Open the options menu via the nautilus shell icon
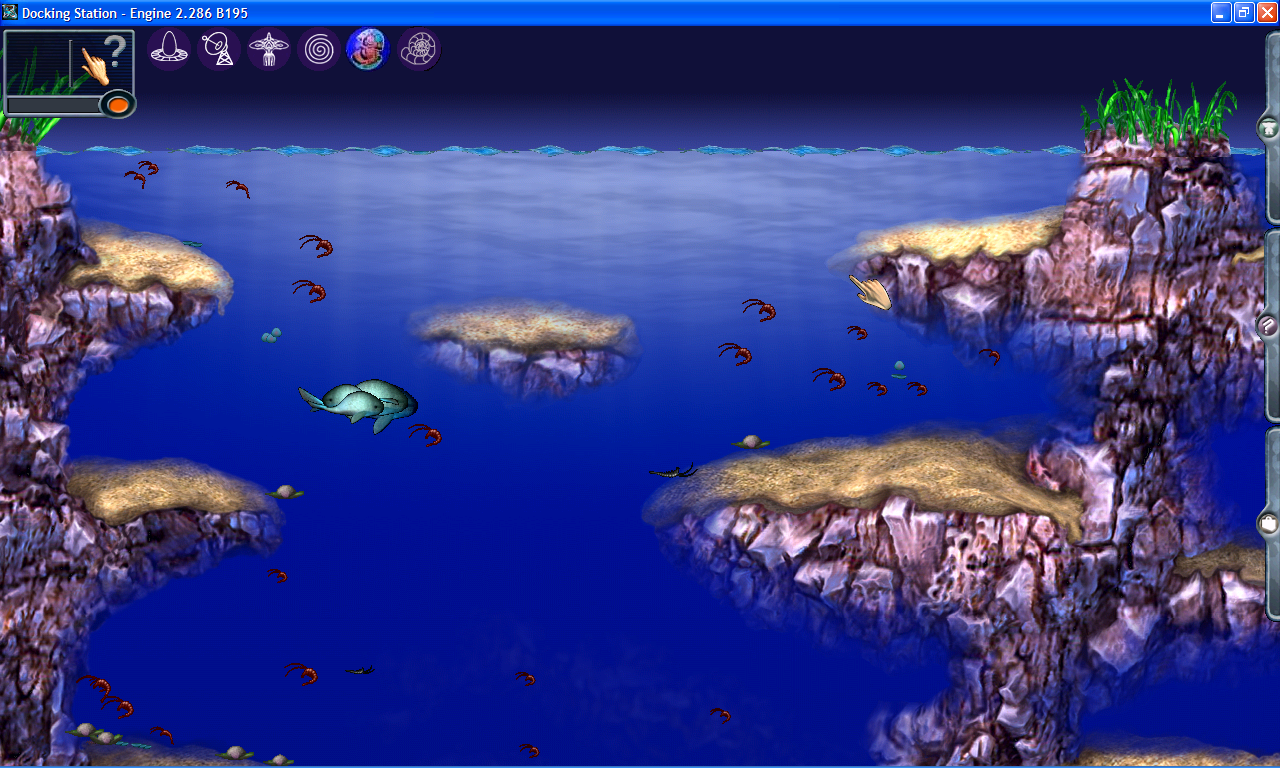This screenshot has width=1280, height=768. pyautogui.click(x=418, y=48)
